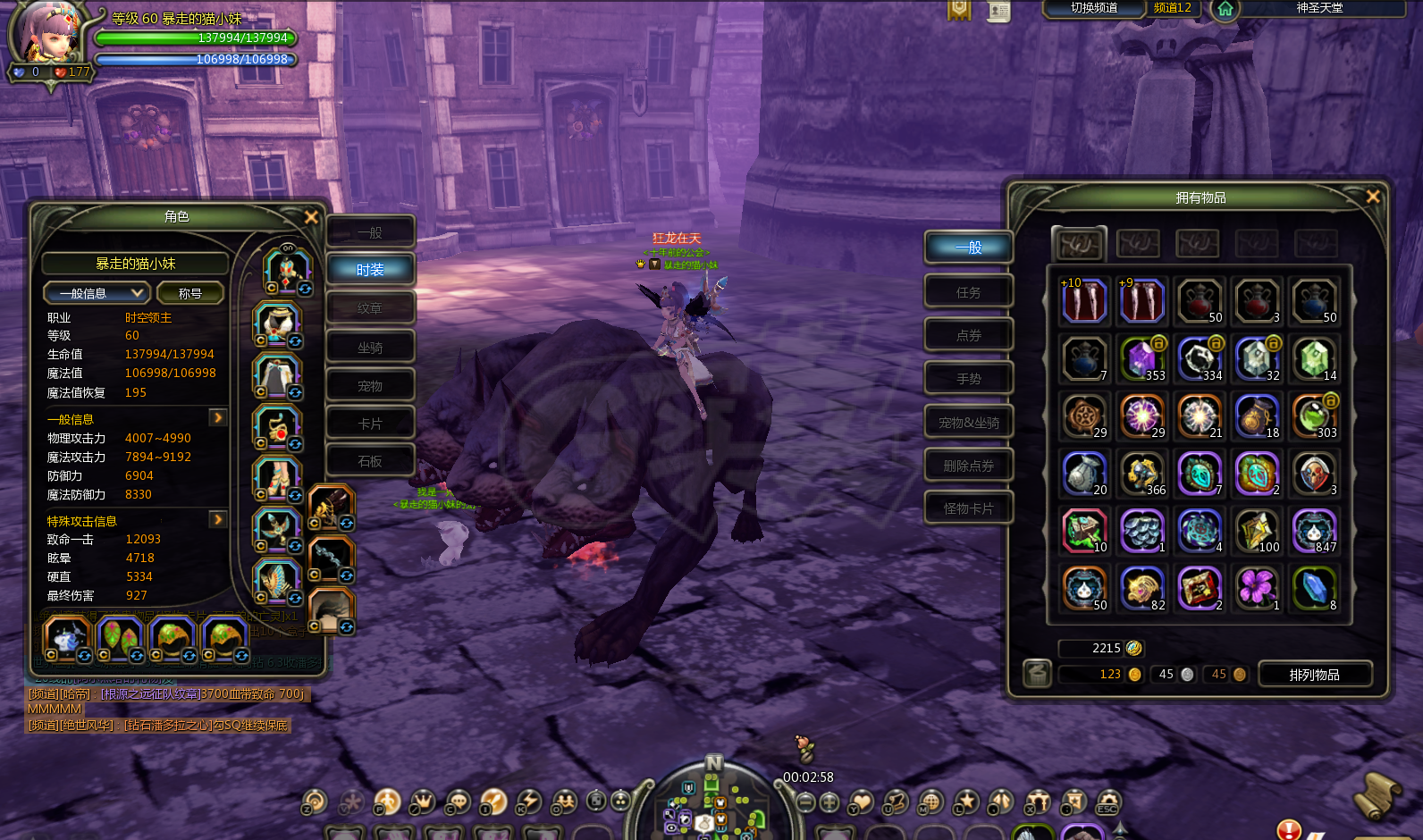
Task: Click the 称号 title button
Action: (x=190, y=293)
